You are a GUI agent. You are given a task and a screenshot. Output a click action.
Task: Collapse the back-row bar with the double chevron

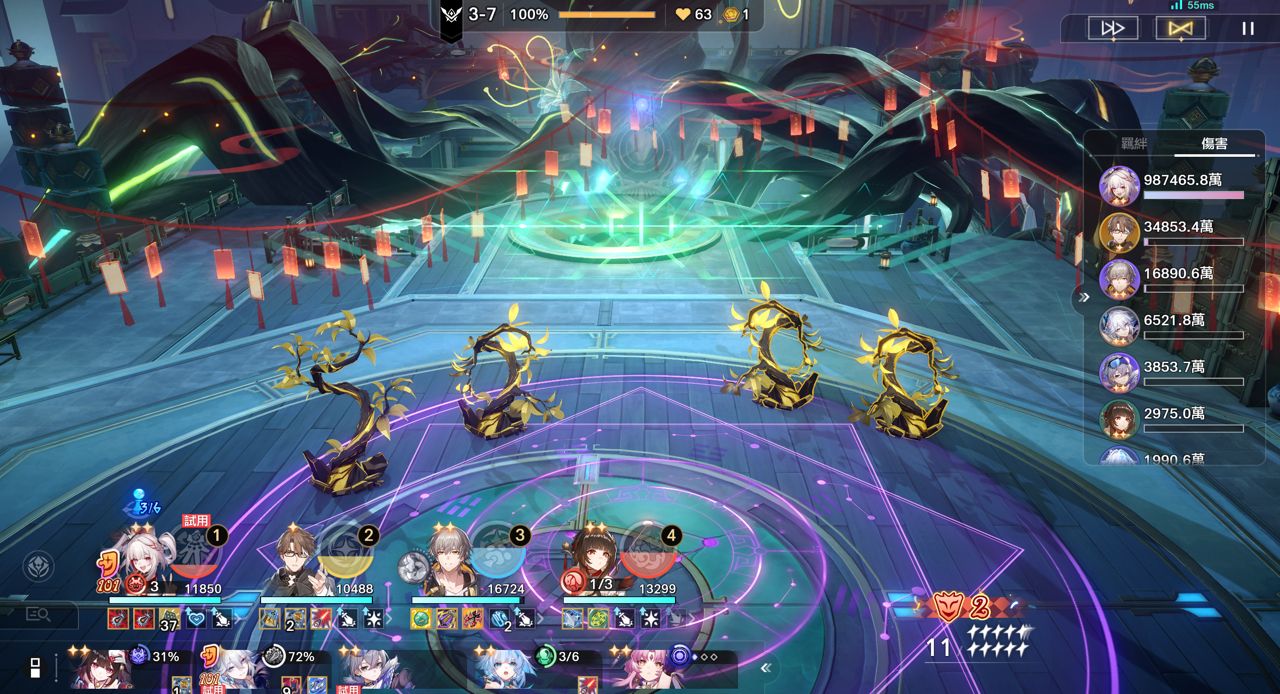pos(766,668)
